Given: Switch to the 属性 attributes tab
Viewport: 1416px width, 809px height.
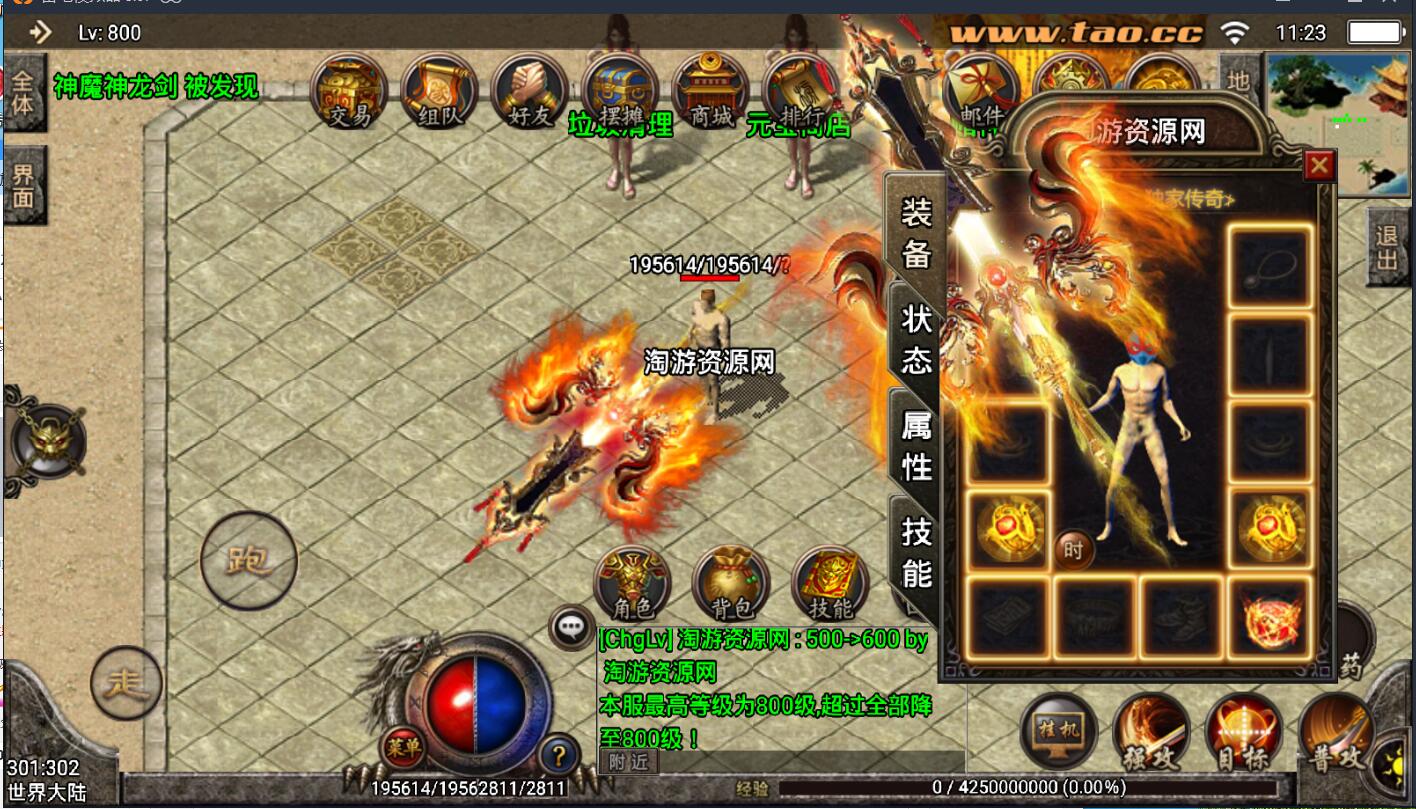Looking at the screenshot, I should coord(916,445).
